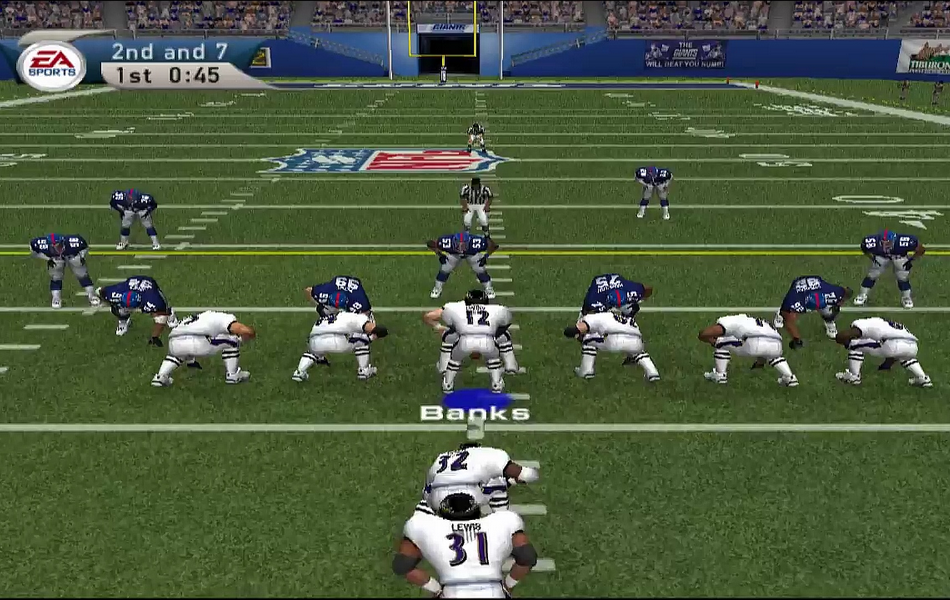The image size is (950, 600).
Task: Click the EA Sports logo badge
Action: (51, 67)
